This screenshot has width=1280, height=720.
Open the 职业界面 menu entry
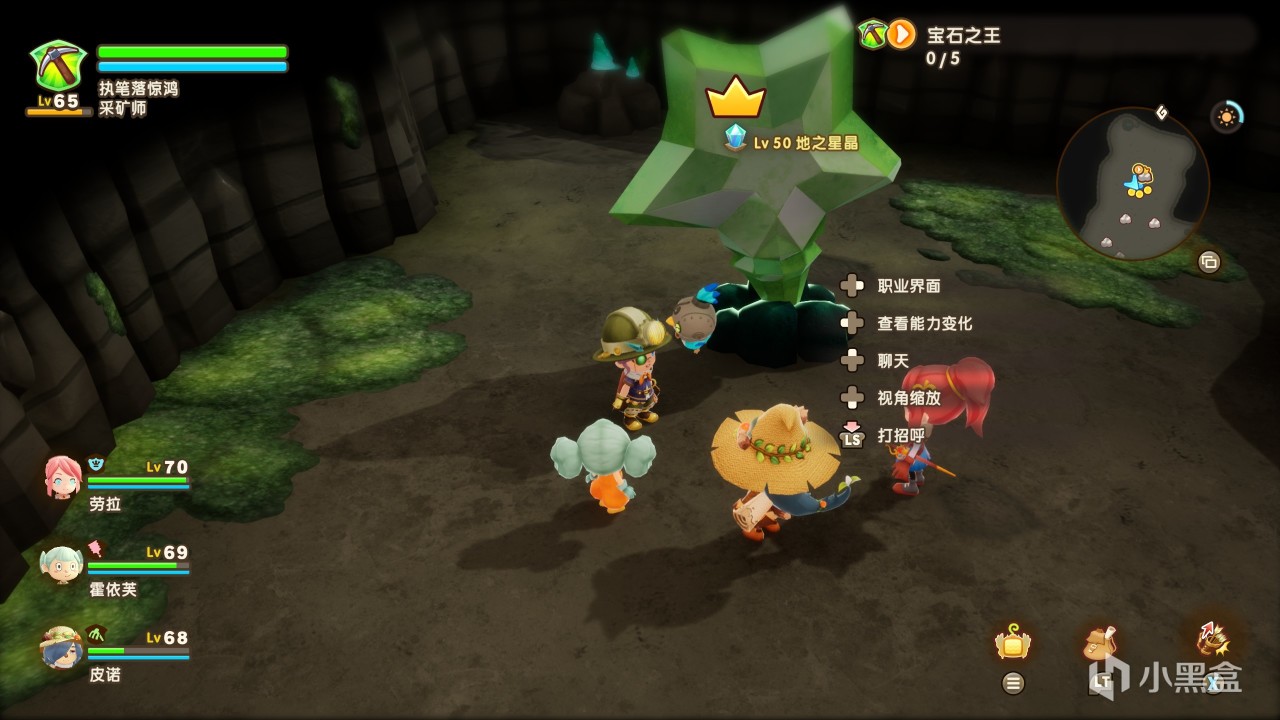pos(911,286)
